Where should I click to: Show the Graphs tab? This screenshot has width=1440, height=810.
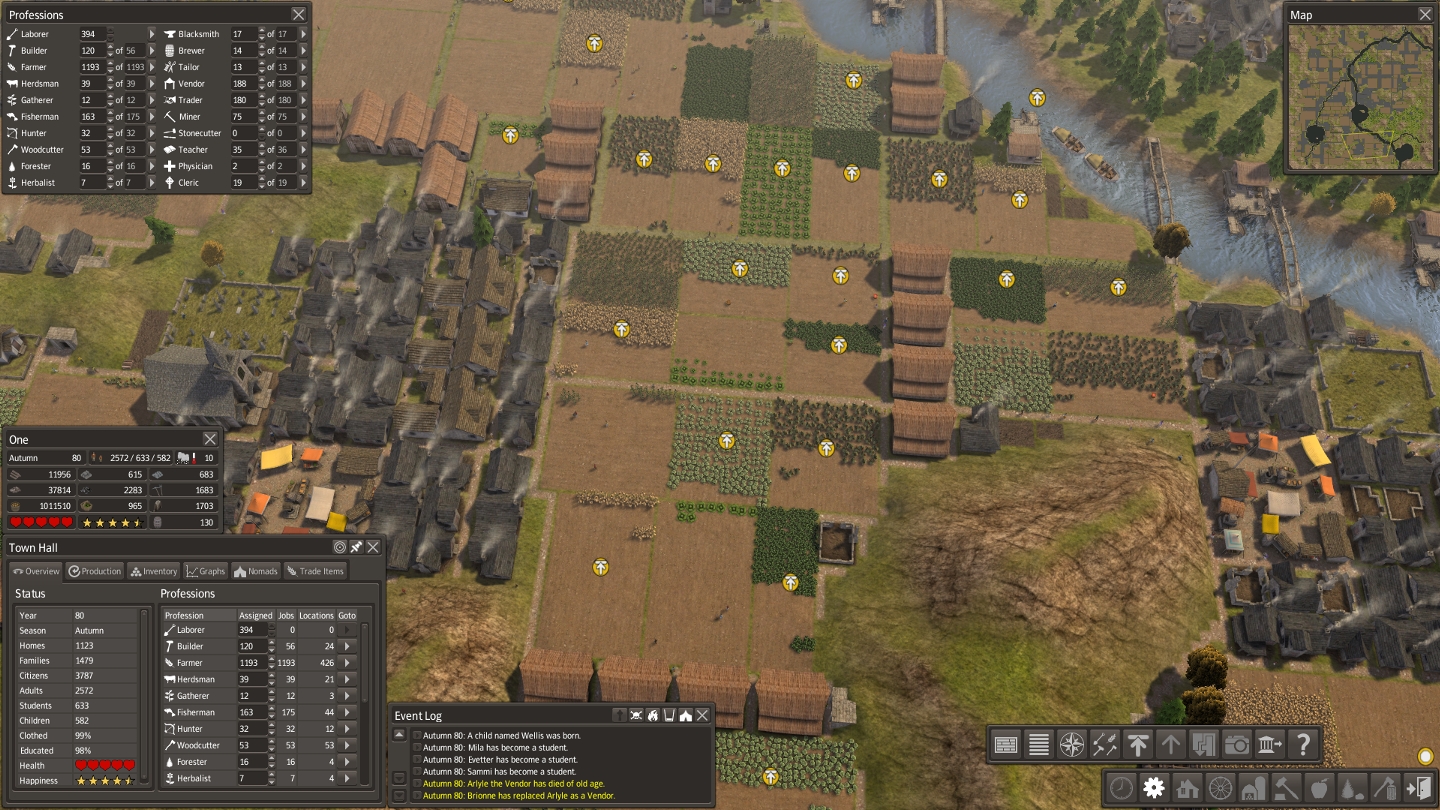click(206, 571)
